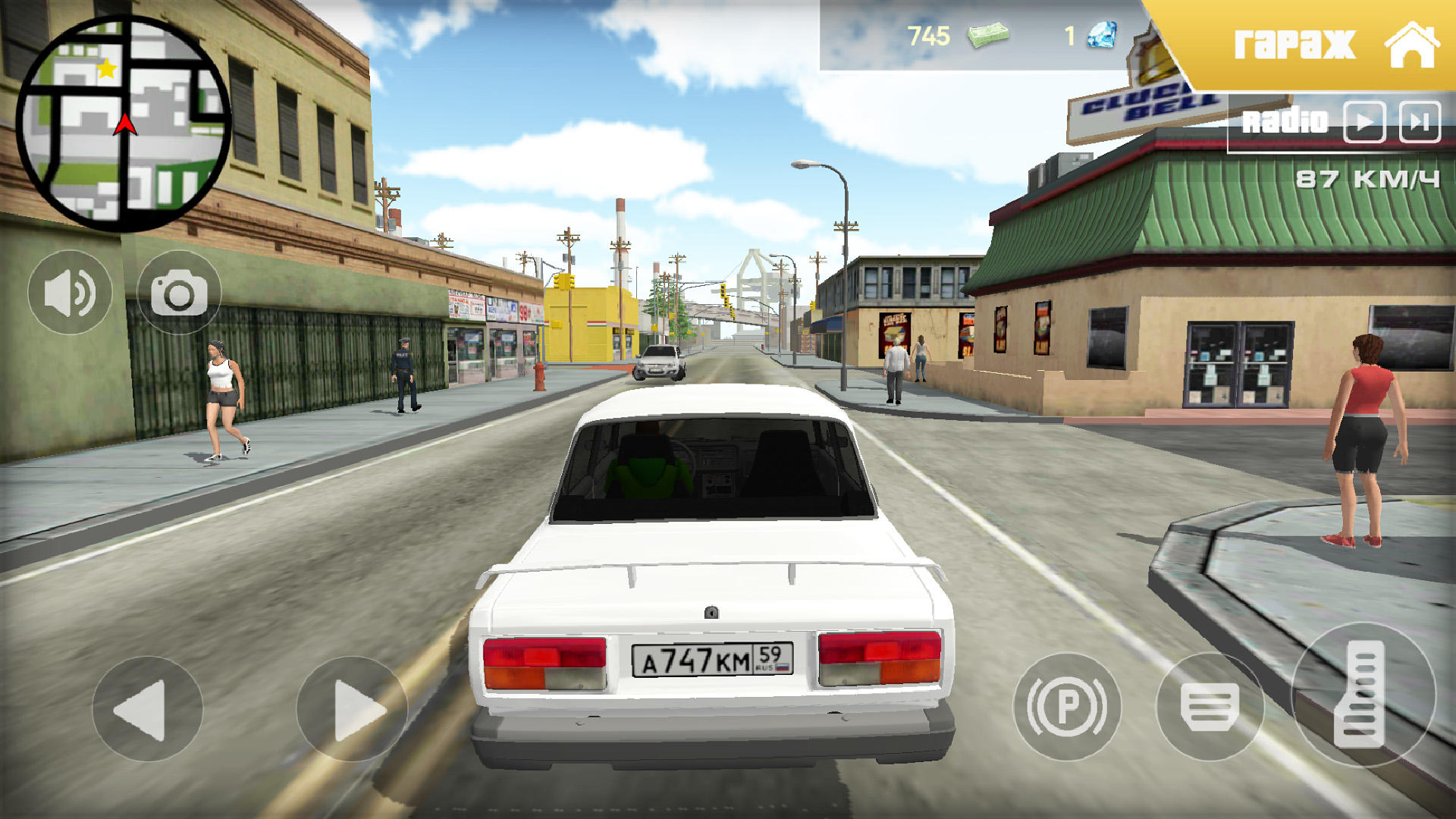Image resolution: width=1456 pixels, height=819 pixels.
Task: Open the гараж menu
Action: tap(1296, 43)
